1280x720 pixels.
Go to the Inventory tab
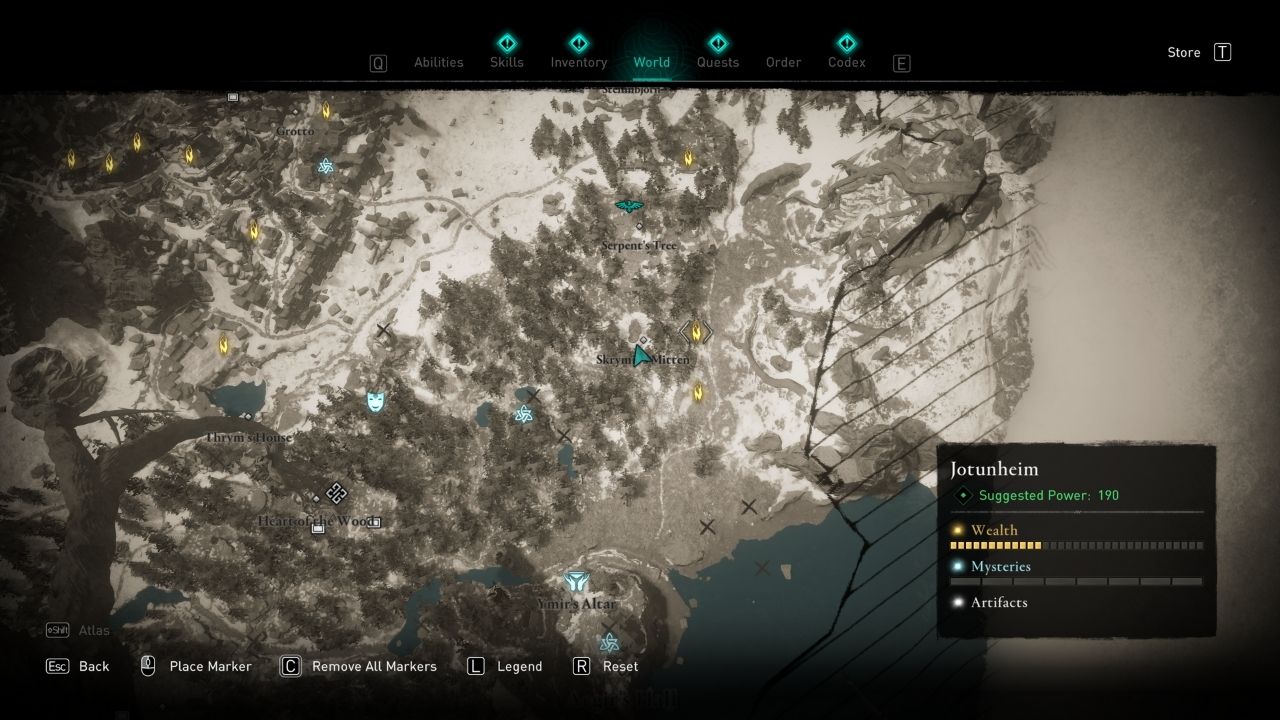coord(579,62)
